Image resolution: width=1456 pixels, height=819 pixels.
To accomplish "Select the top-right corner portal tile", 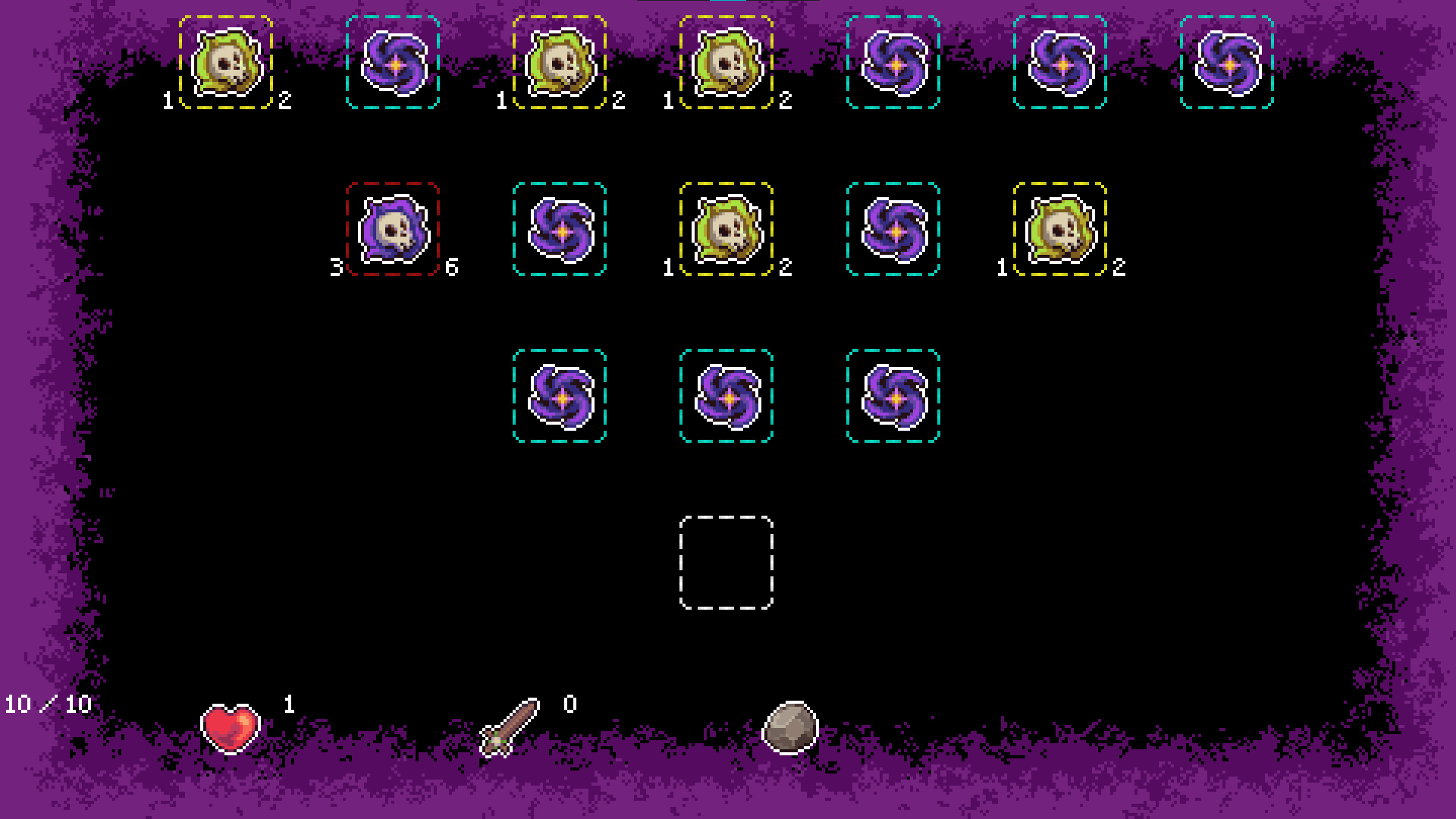I will pyautogui.click(x=1227, y=62).
